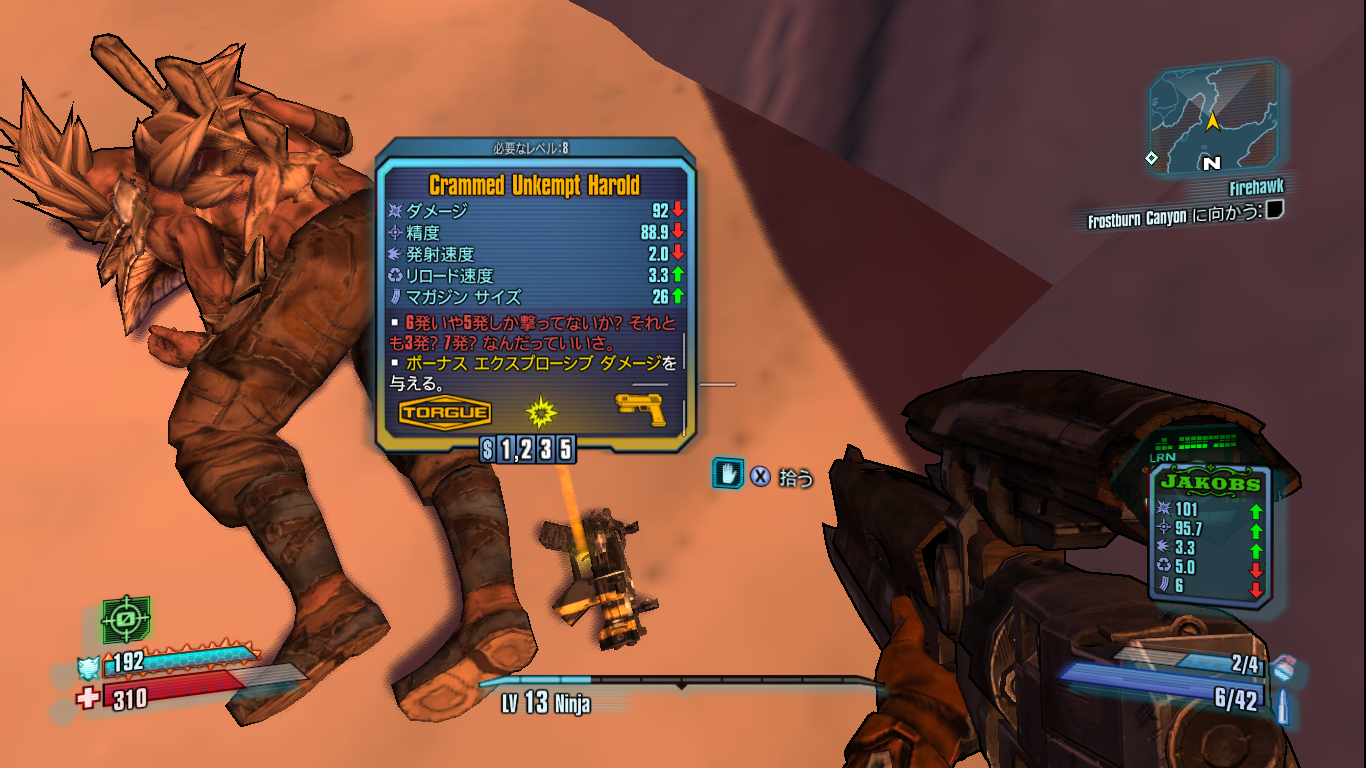
Task: Click the minimap in the corner
Action: point(1213,118)
